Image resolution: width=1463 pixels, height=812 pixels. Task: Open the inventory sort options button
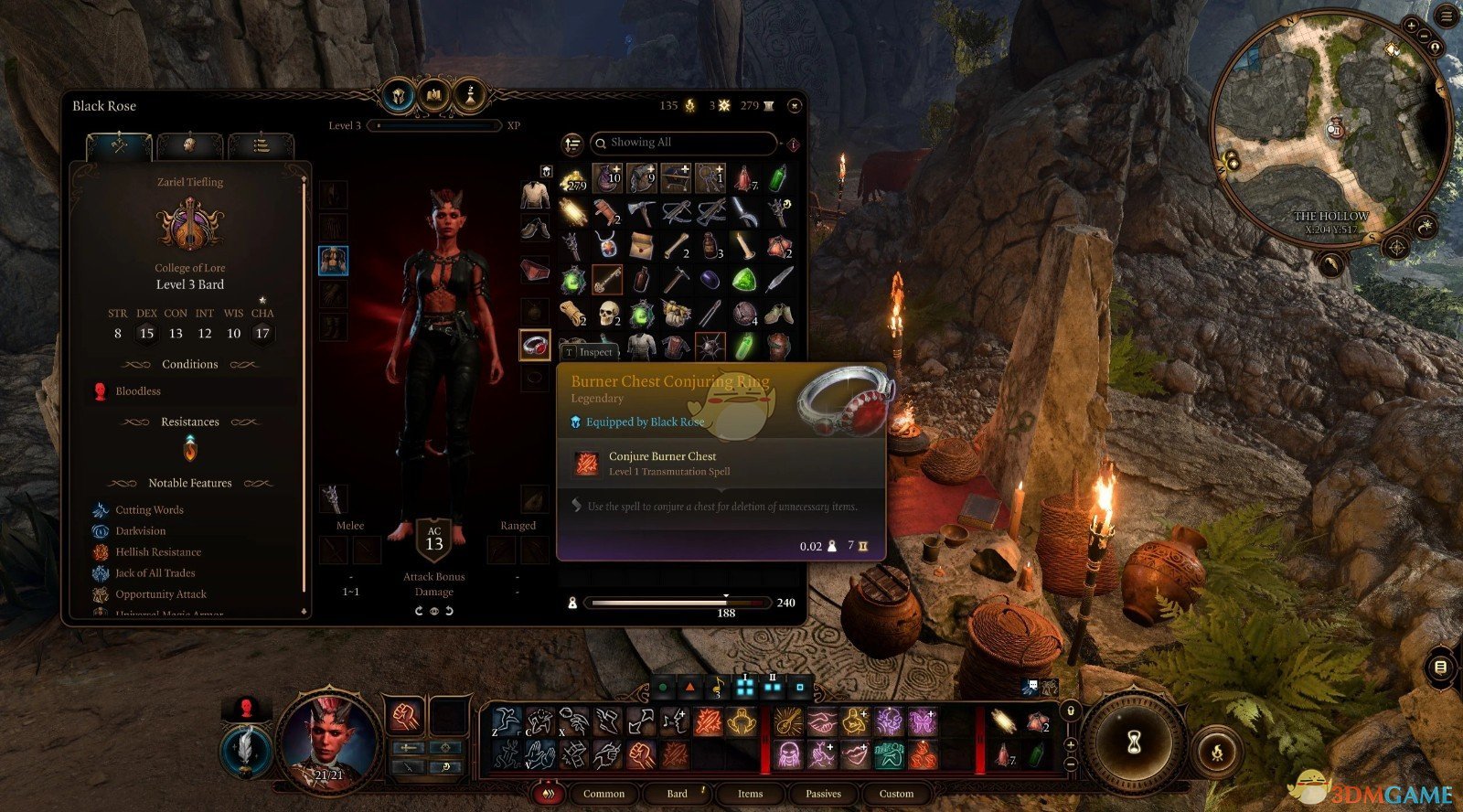[x=572, y=144]
